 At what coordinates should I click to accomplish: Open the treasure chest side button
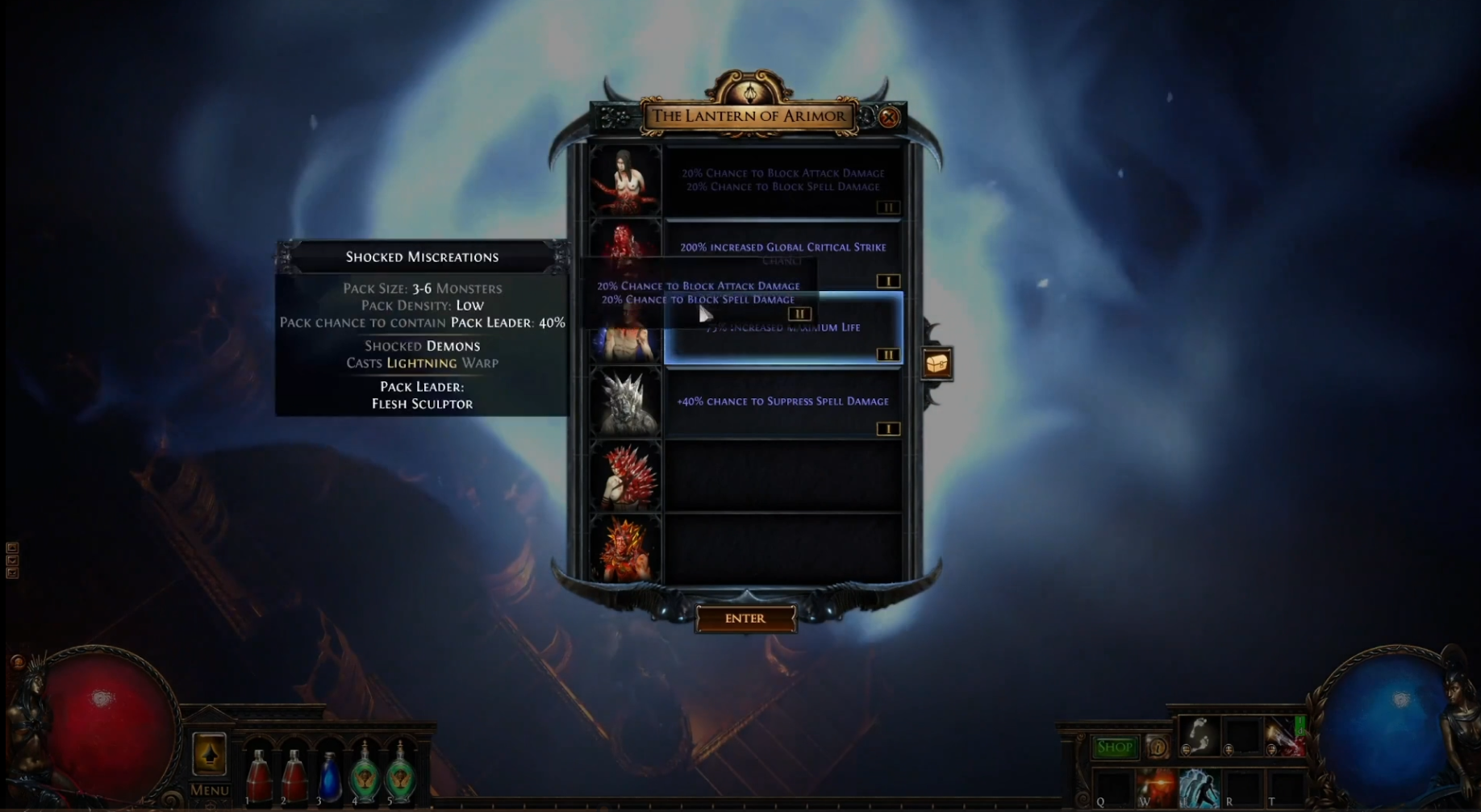(x=937, y=364)
